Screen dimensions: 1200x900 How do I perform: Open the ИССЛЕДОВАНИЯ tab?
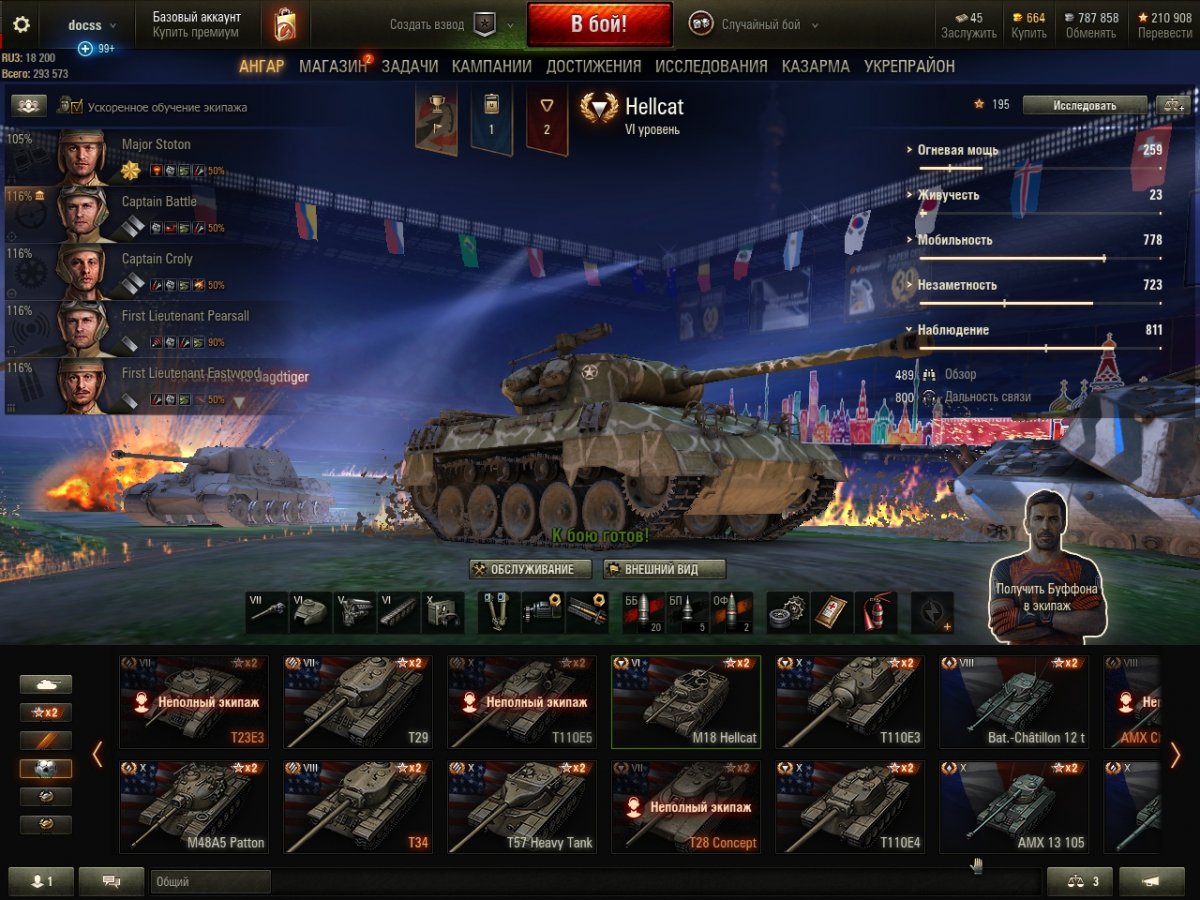click(711, 66)
